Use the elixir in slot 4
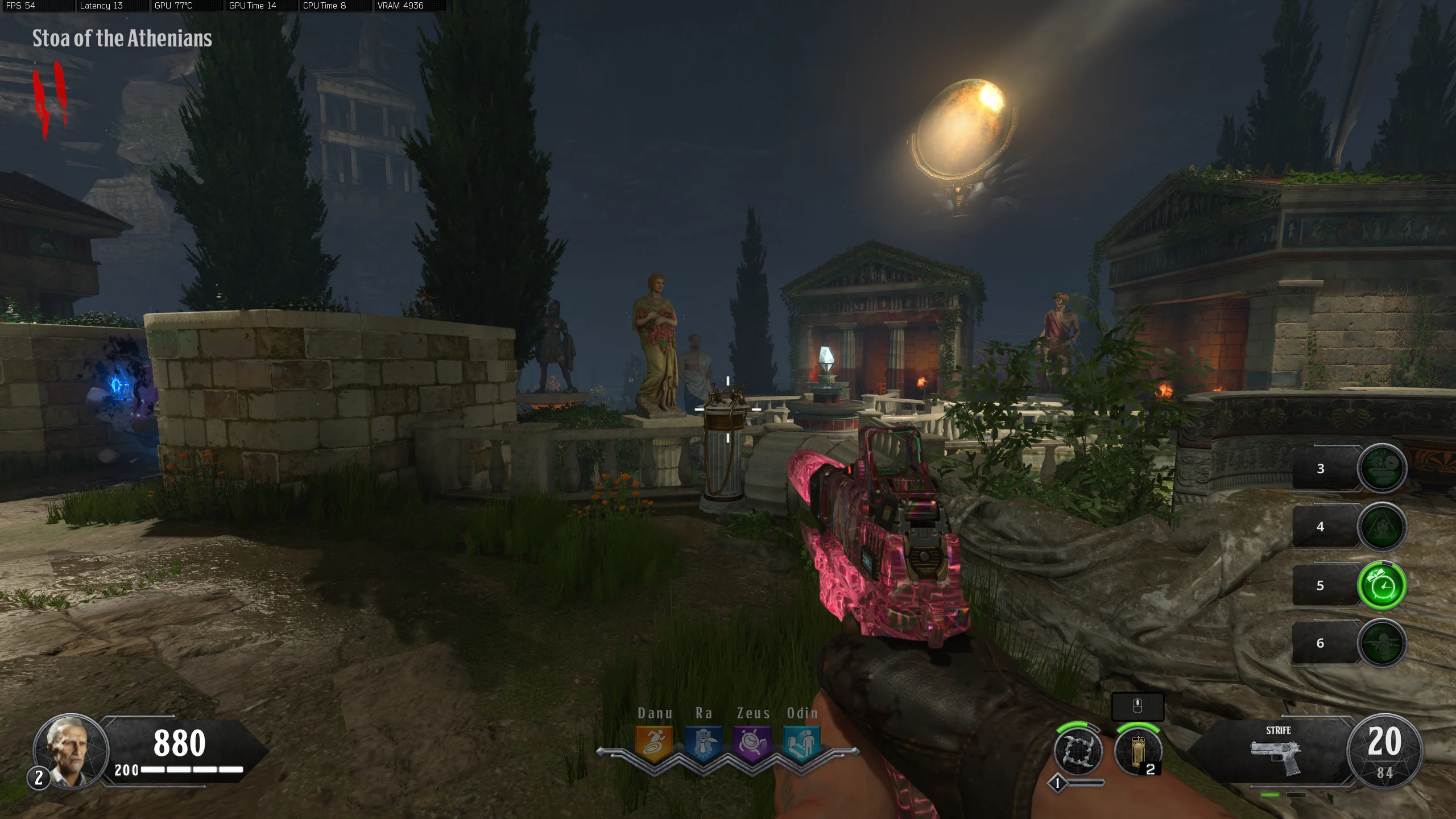Image resolution: width=1456 pixels, height=819 pixels. click(x=1381, y=527)
